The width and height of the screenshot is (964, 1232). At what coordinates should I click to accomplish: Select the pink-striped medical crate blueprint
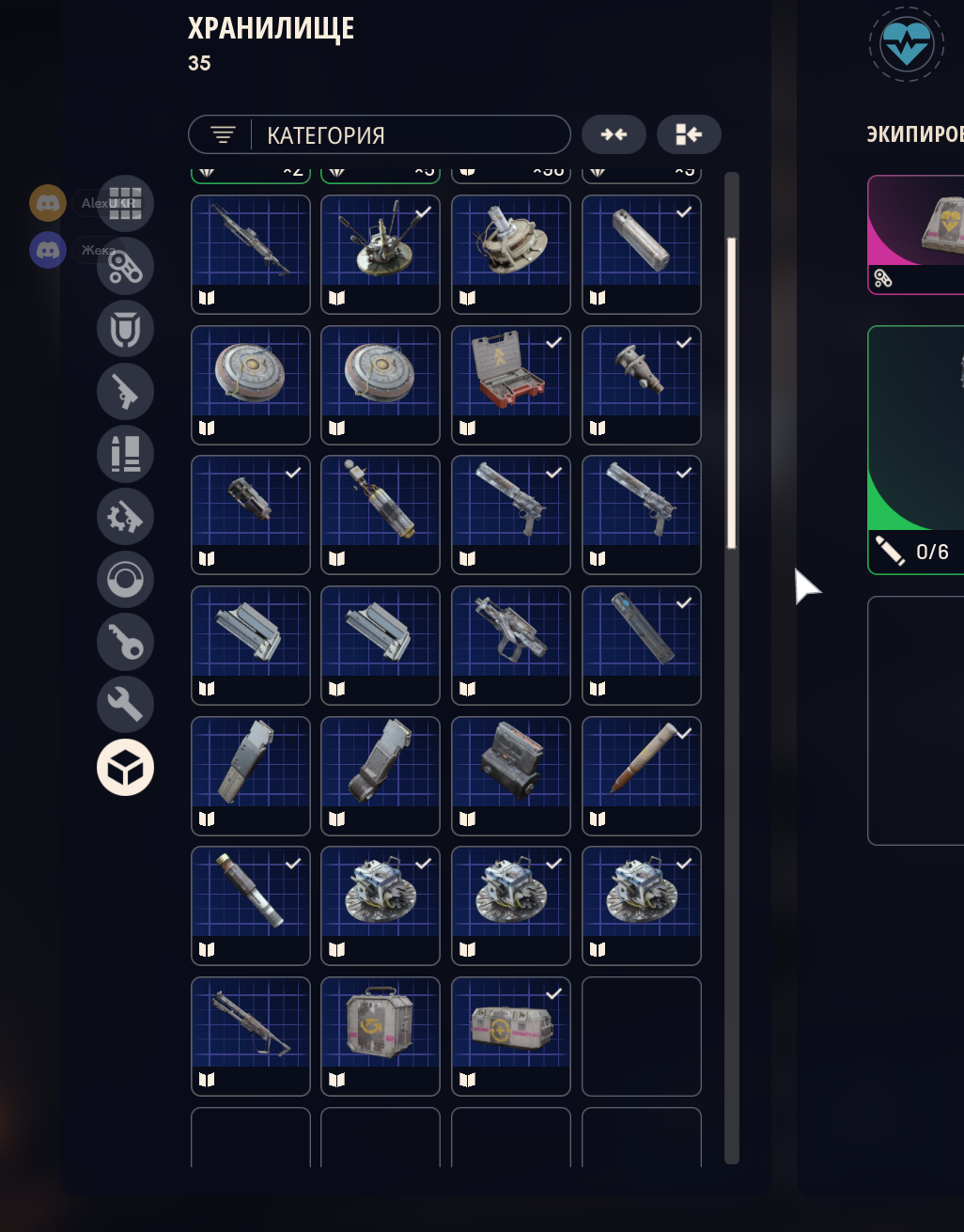click(511, 1036)
